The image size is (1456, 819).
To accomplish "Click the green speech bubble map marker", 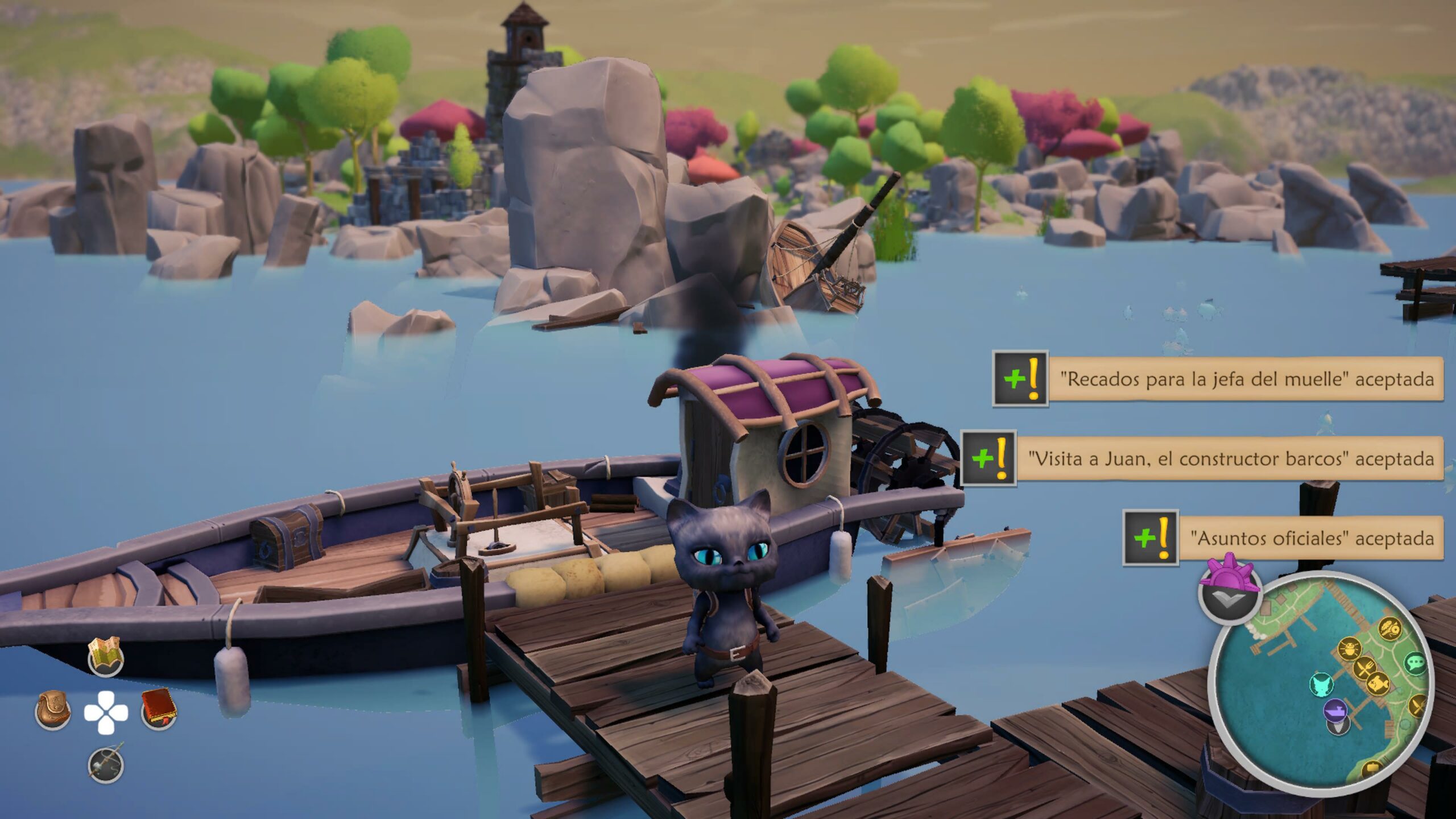I will click(x=1414, y=663).
